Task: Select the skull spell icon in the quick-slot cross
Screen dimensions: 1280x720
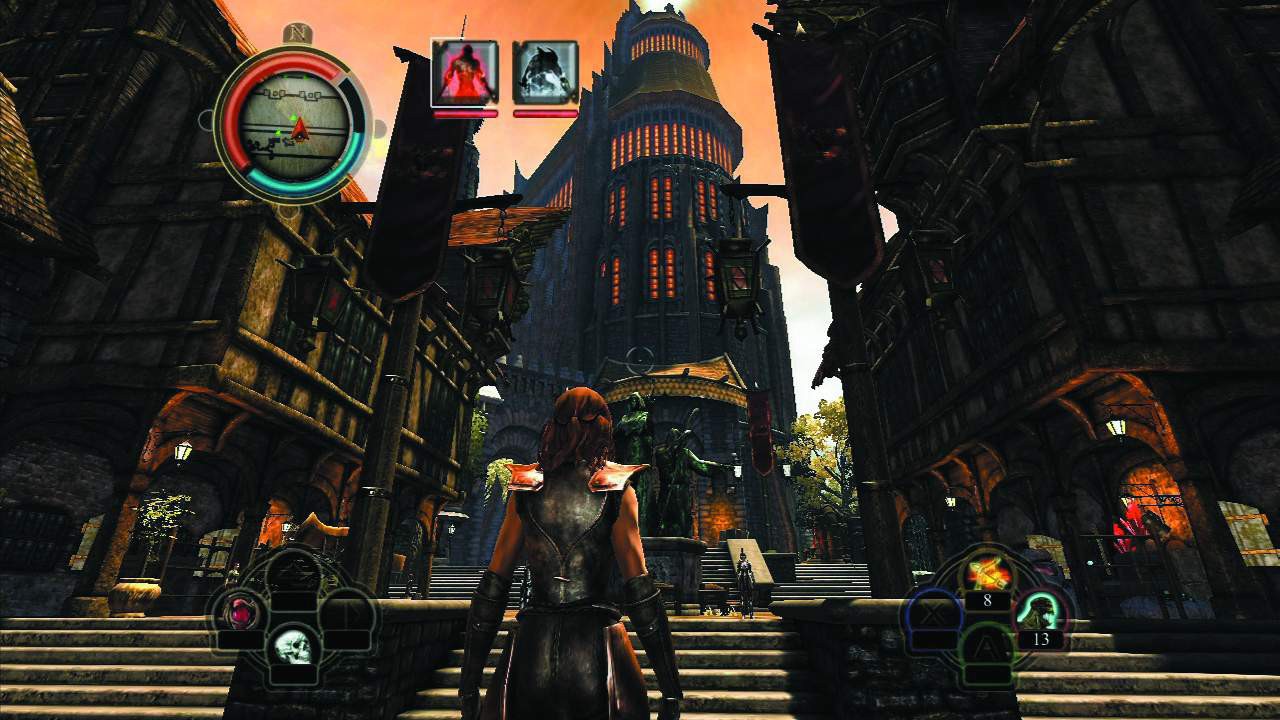Action: coord(294,648)
